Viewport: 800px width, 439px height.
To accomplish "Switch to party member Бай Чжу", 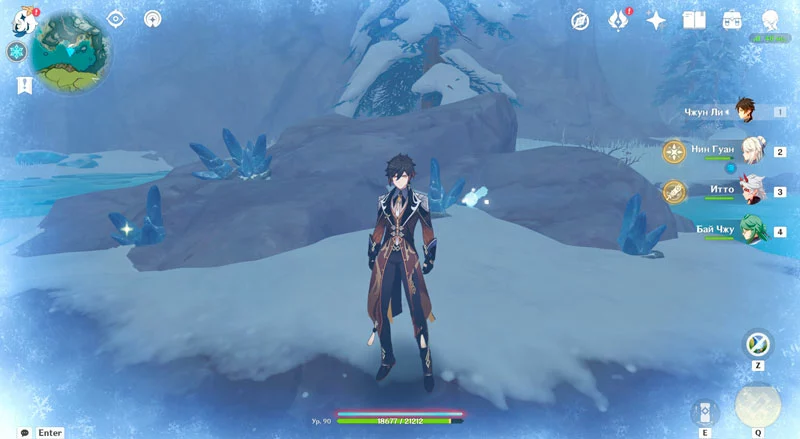I will point(745,230).
